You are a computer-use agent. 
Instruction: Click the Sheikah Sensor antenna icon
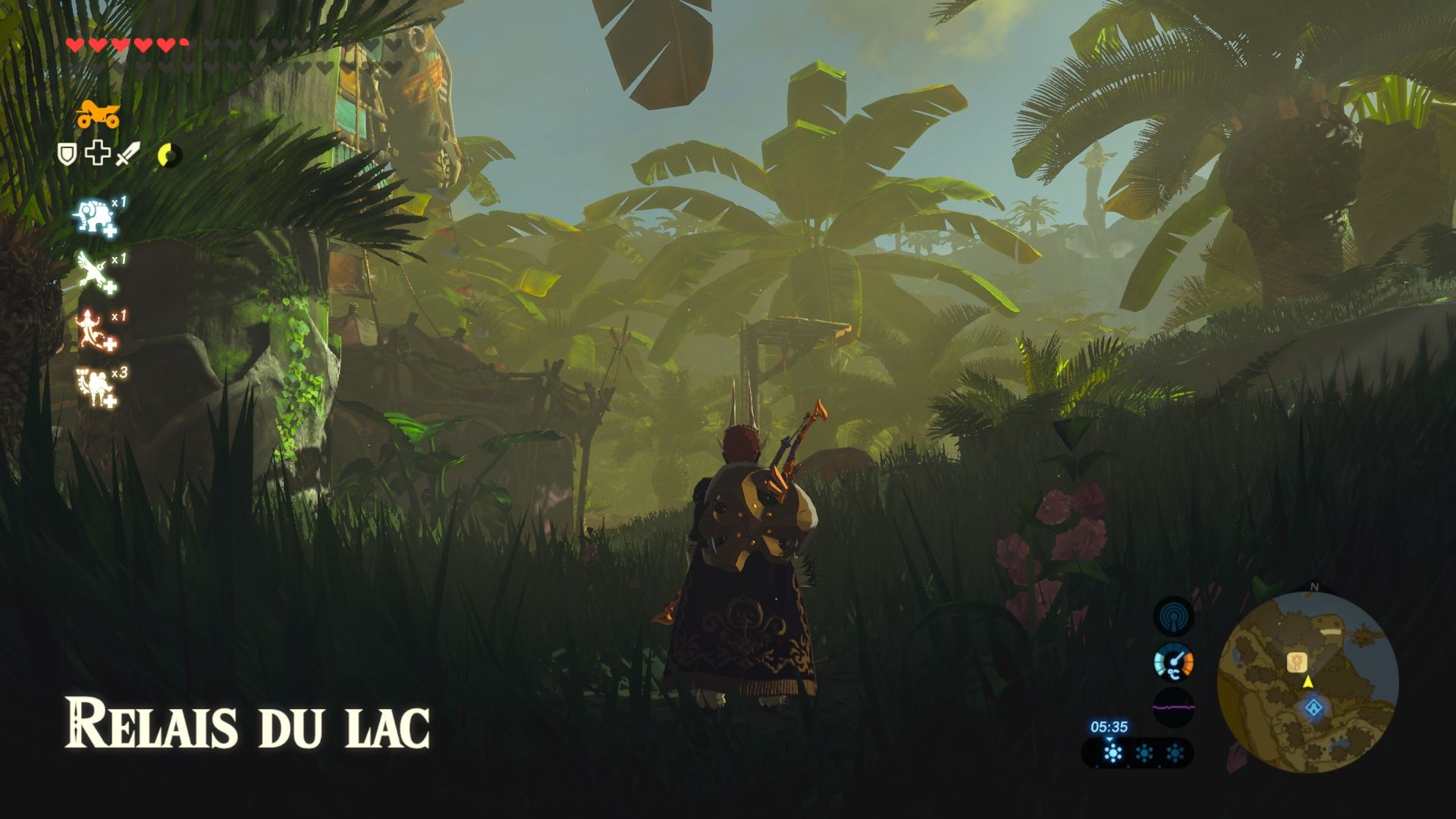1173,617
